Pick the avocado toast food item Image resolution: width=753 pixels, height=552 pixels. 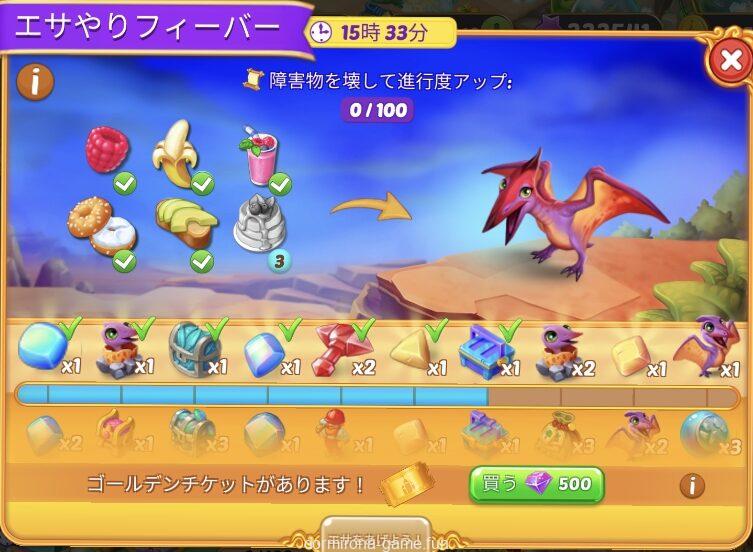184,224
